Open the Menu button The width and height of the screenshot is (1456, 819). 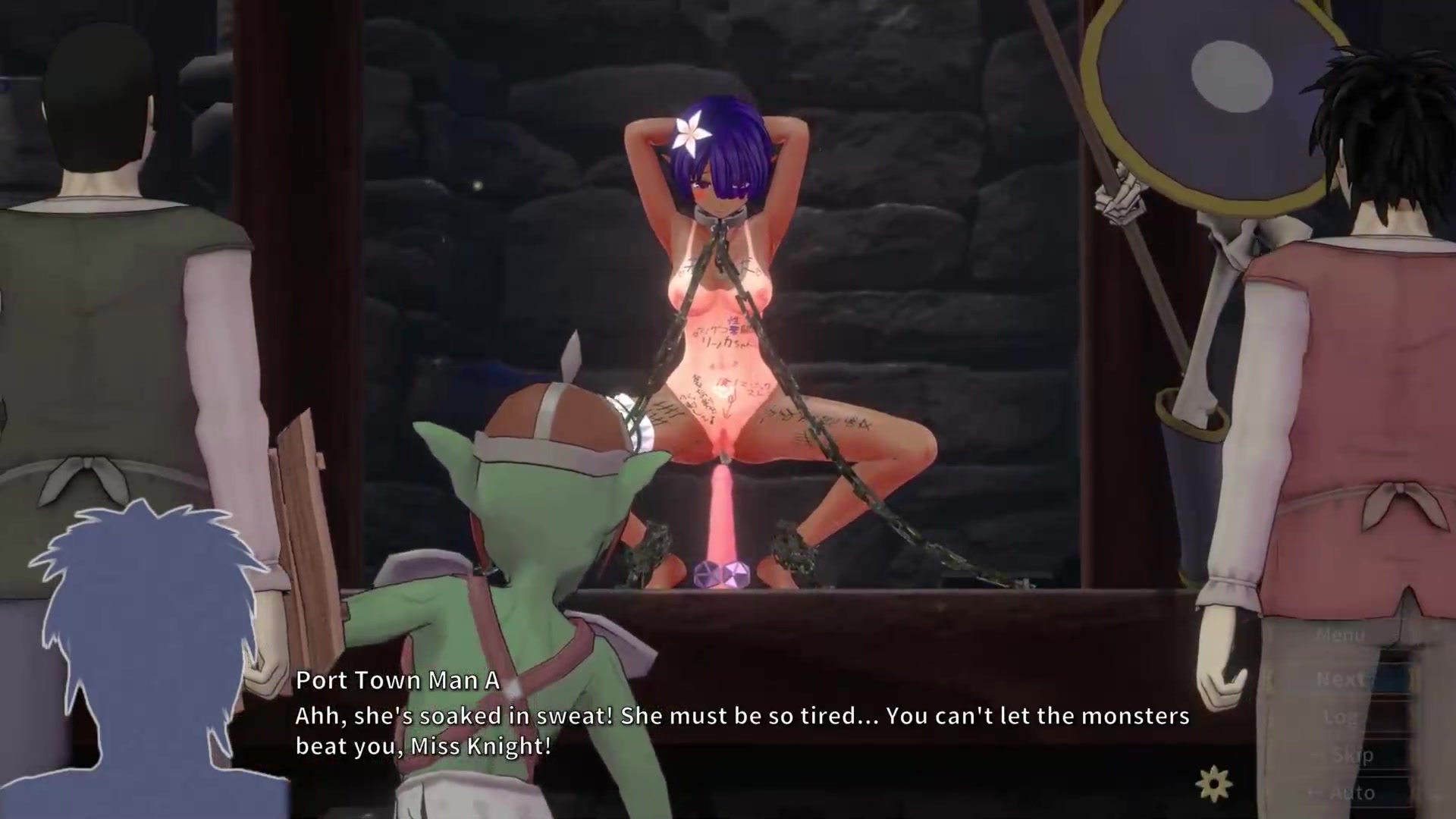[1340, 635]
